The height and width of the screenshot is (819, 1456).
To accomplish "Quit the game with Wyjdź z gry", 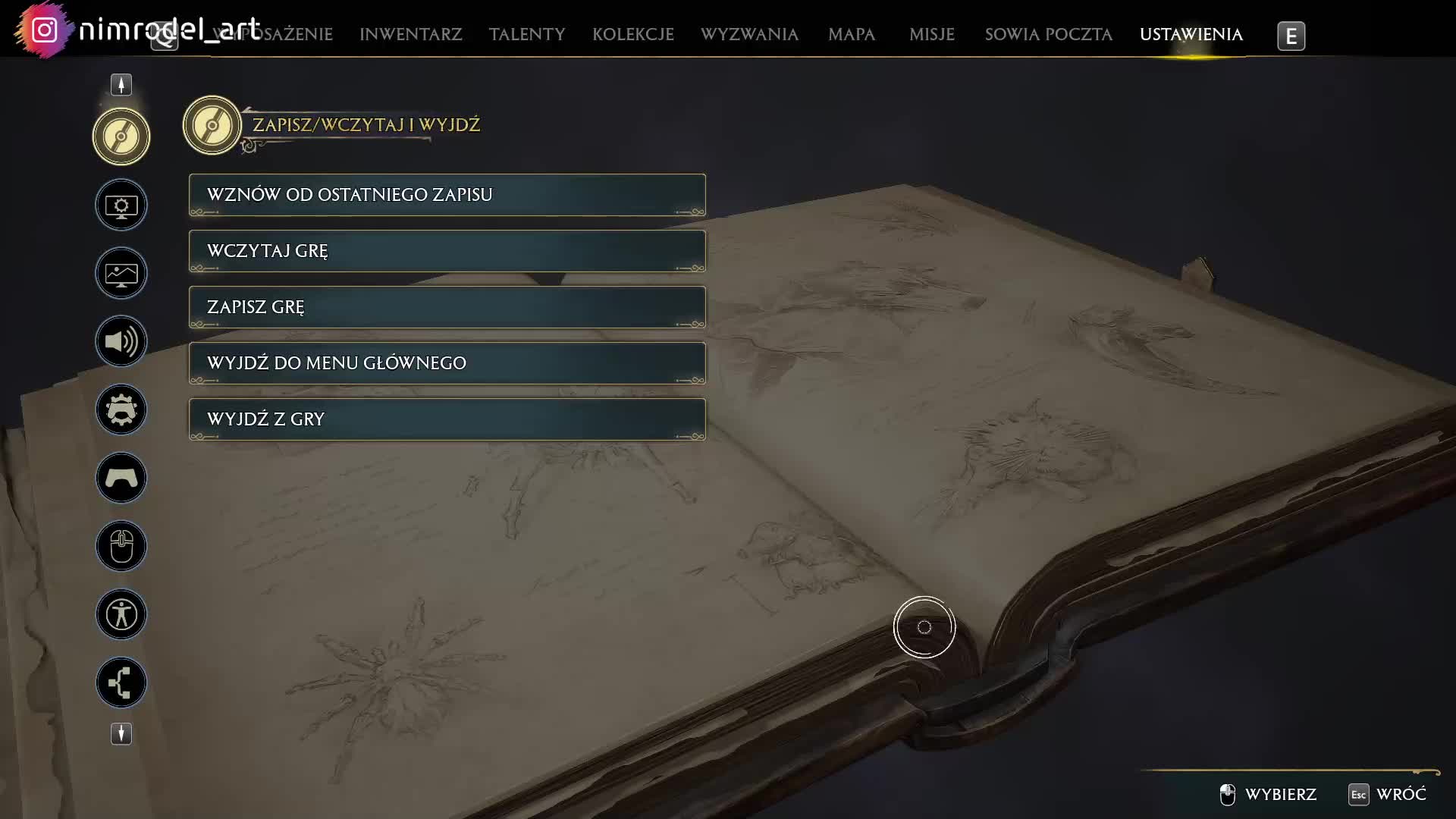I will tap(447, 419).
